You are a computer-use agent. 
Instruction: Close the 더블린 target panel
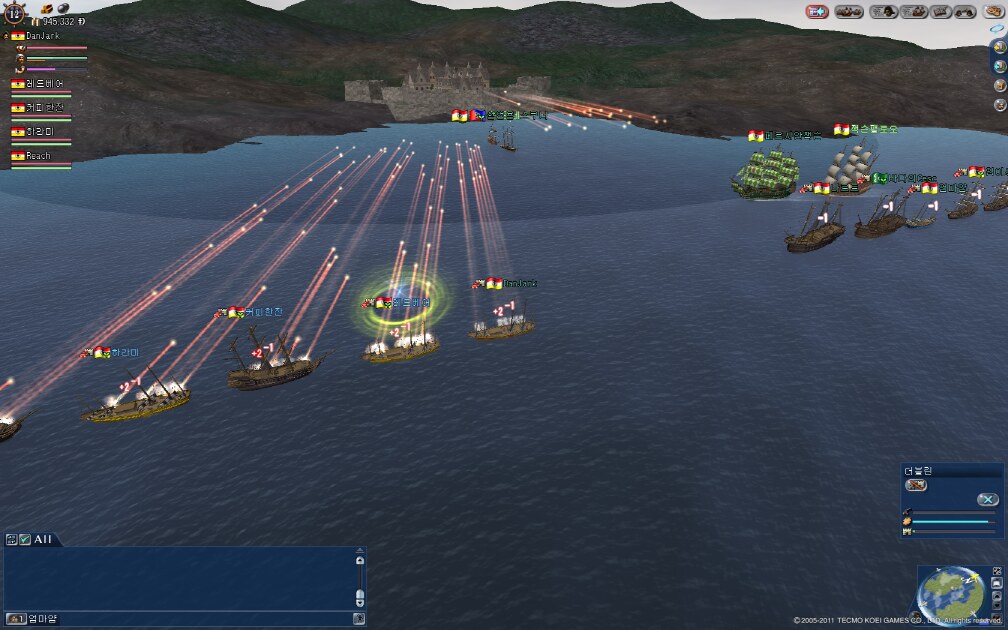click(987, 499)
